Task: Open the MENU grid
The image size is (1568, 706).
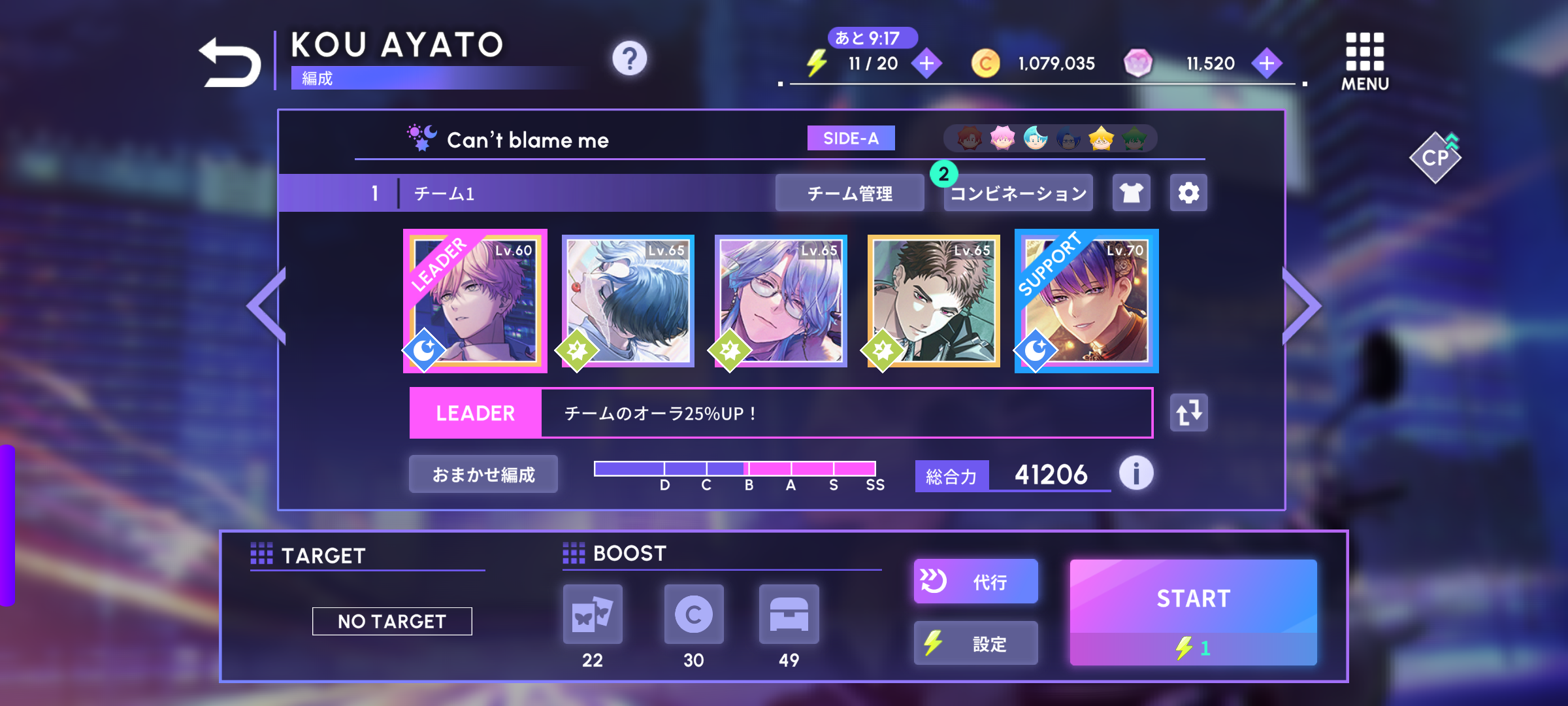Action: pos(1365,61)
